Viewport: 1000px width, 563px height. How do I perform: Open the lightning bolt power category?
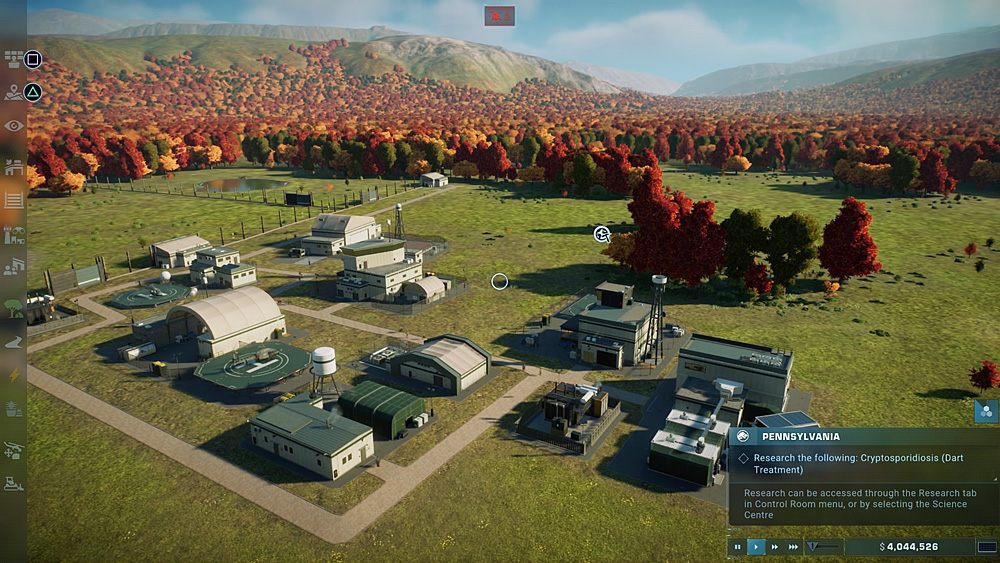(x=13, y=375)
